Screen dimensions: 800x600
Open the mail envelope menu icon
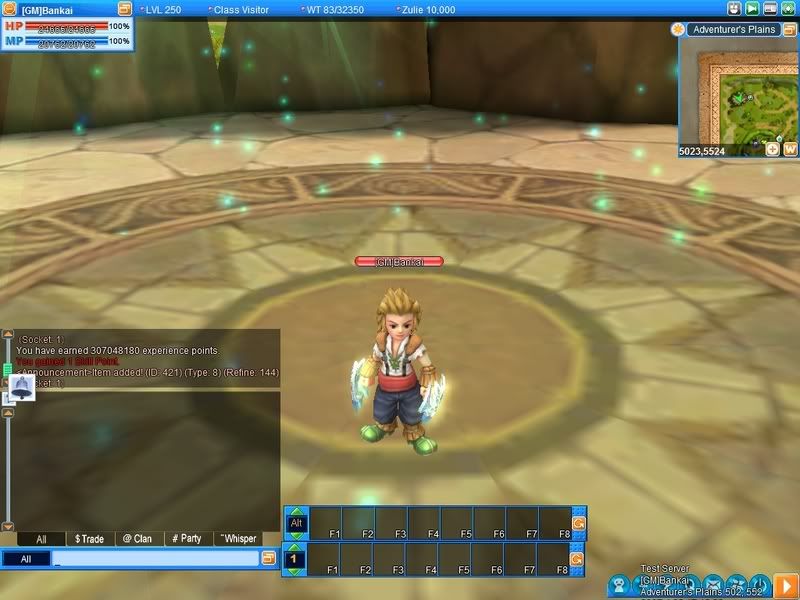[x=713, y=583]
